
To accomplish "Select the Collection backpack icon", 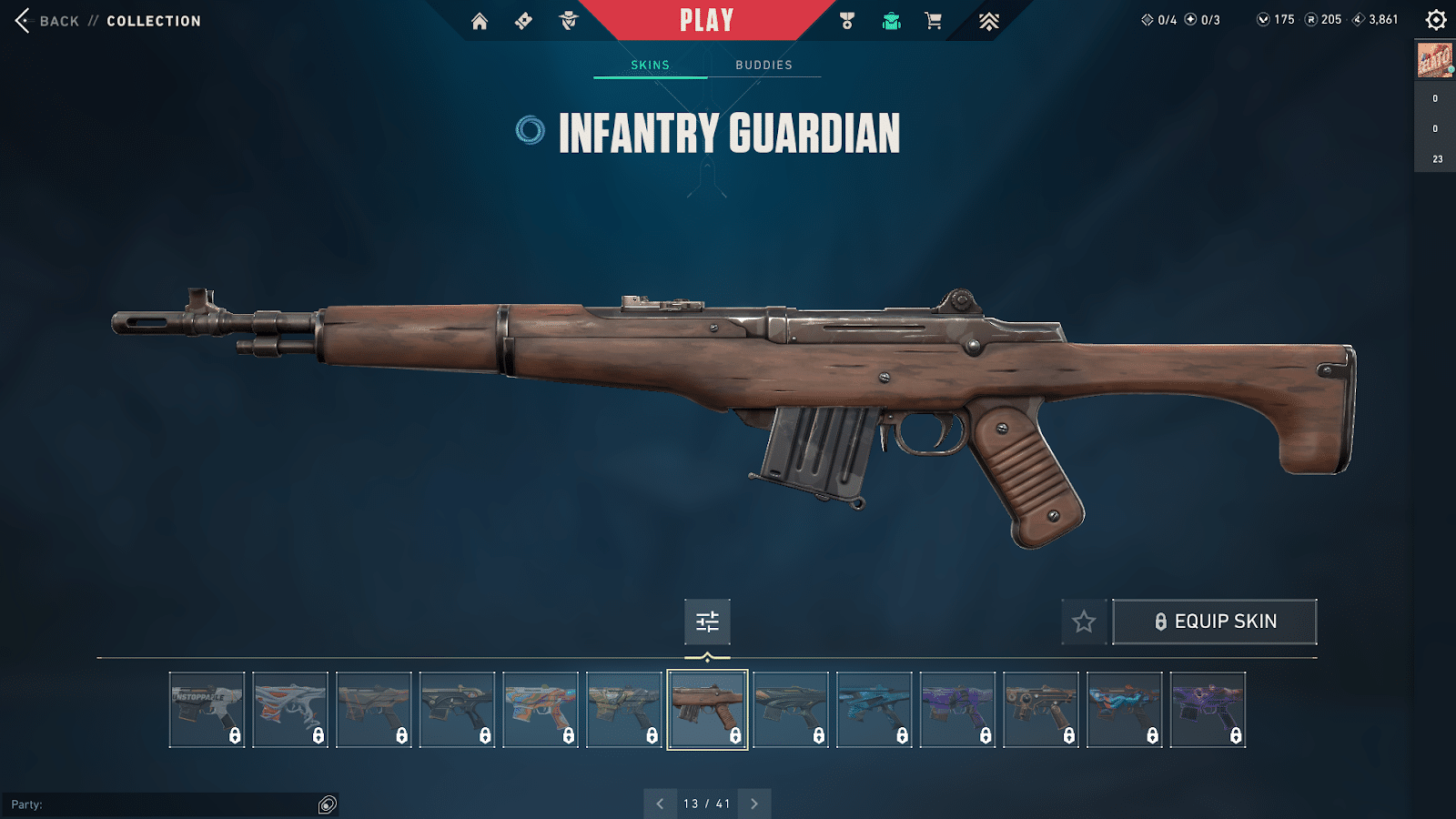I will coord(889,20).
